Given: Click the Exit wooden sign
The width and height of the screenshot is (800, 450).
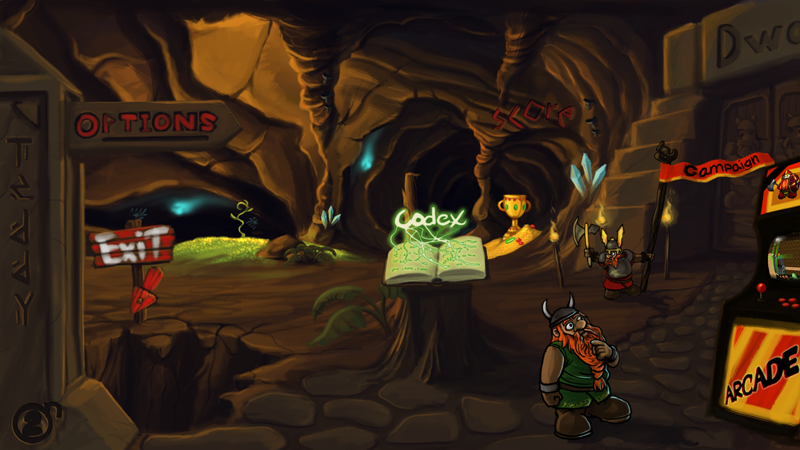Looking at the screenshot, I should pyautogui.click(x=131, y=245).
